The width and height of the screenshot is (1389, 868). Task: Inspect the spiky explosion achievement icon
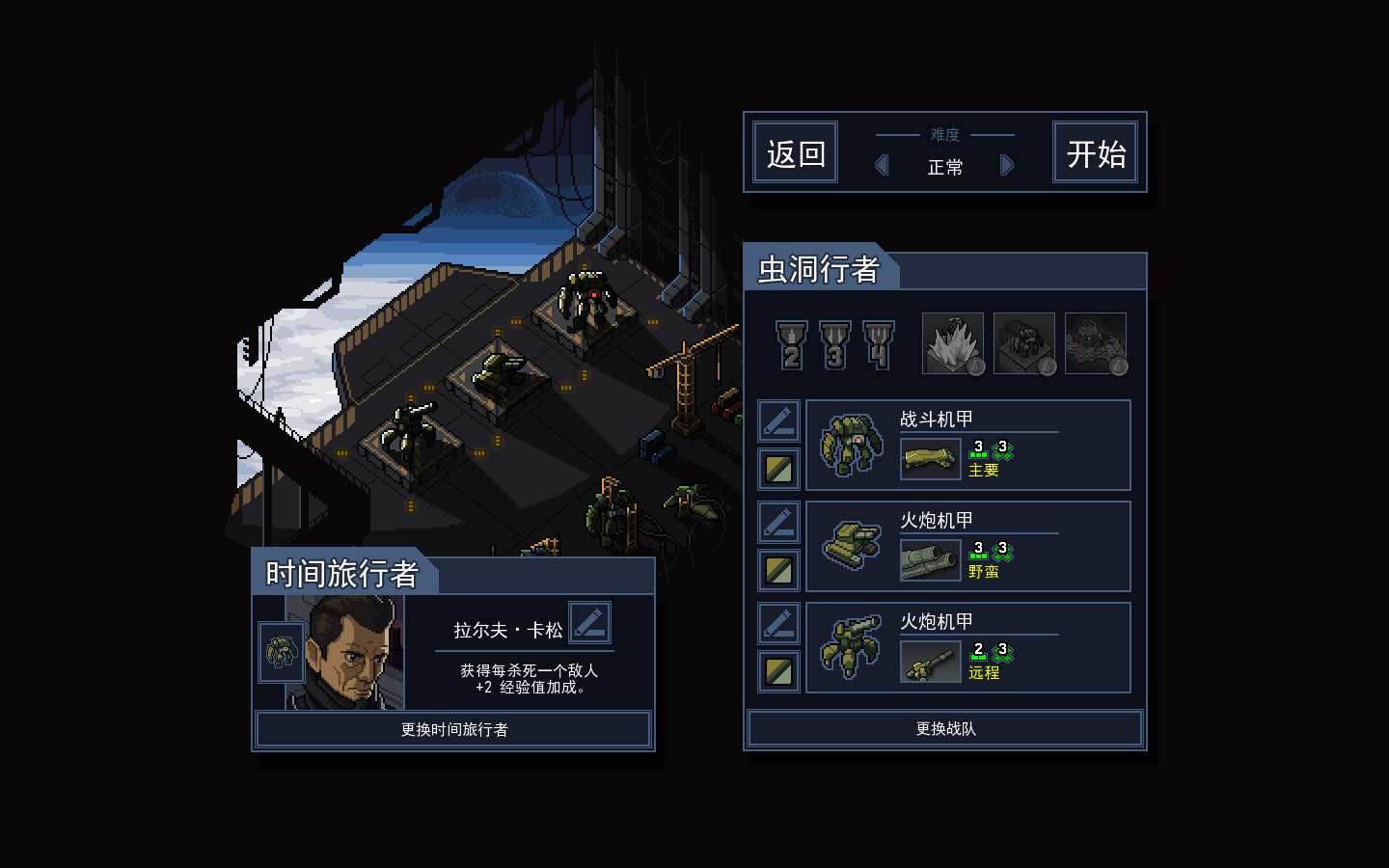click(x=953, y=343)
